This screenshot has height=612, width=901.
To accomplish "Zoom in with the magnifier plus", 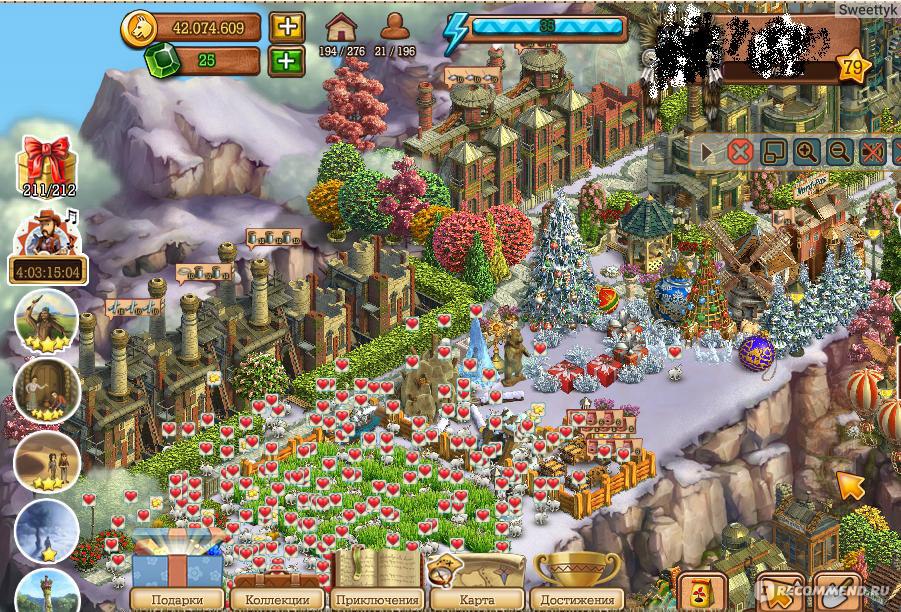I will (x=806, y=152).
